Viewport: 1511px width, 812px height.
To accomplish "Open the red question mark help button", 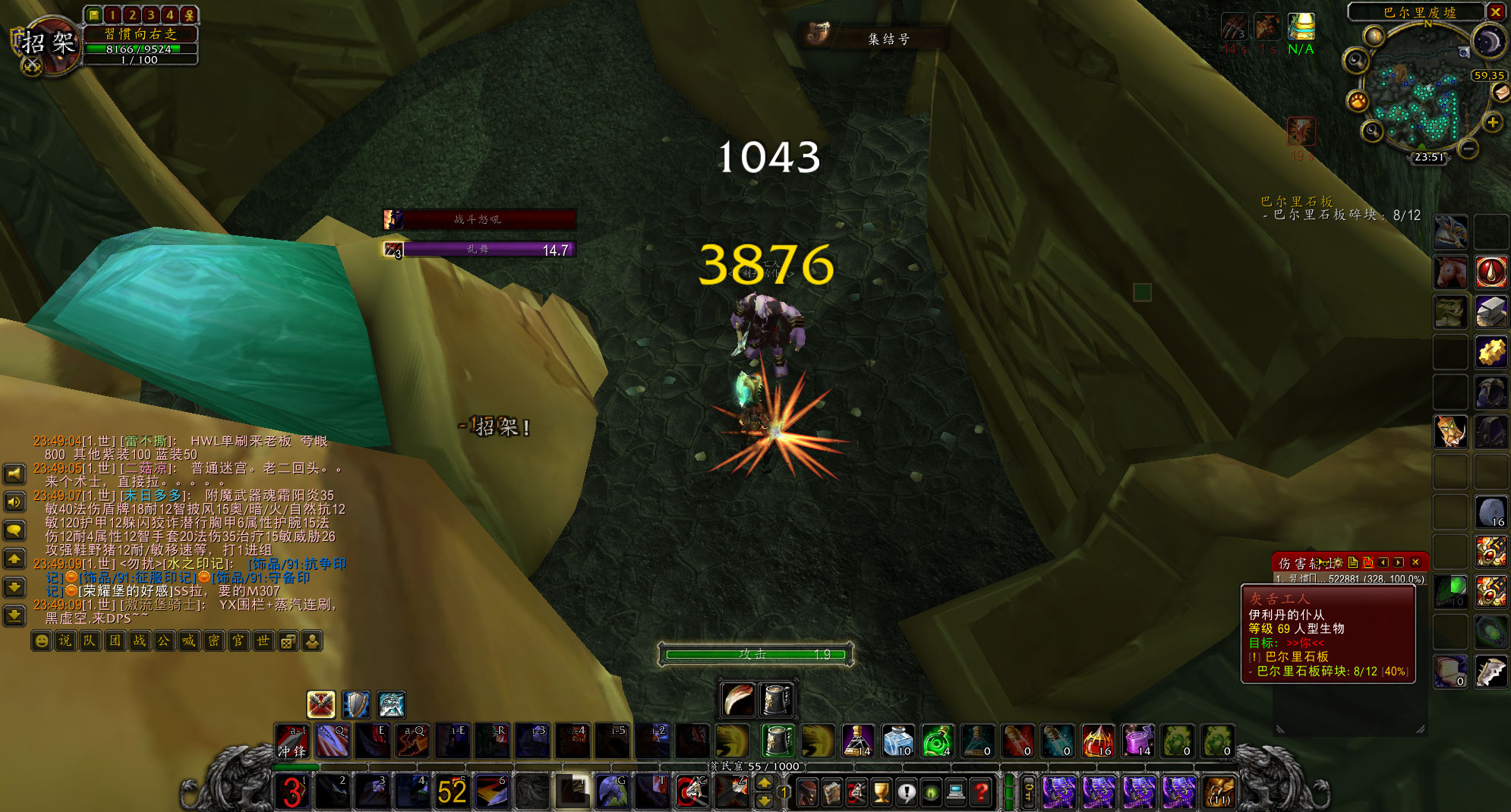I will 981,792.
